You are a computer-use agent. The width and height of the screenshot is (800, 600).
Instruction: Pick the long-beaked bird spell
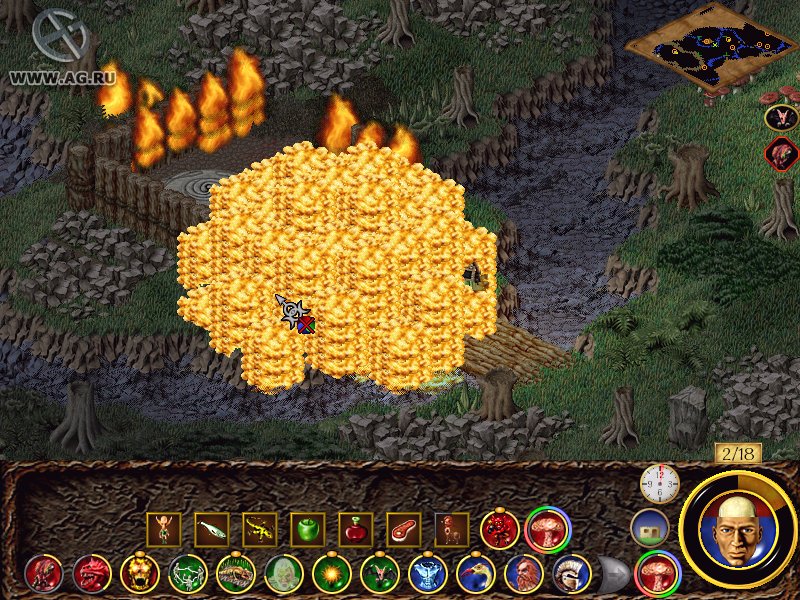(x=476, y=574)
